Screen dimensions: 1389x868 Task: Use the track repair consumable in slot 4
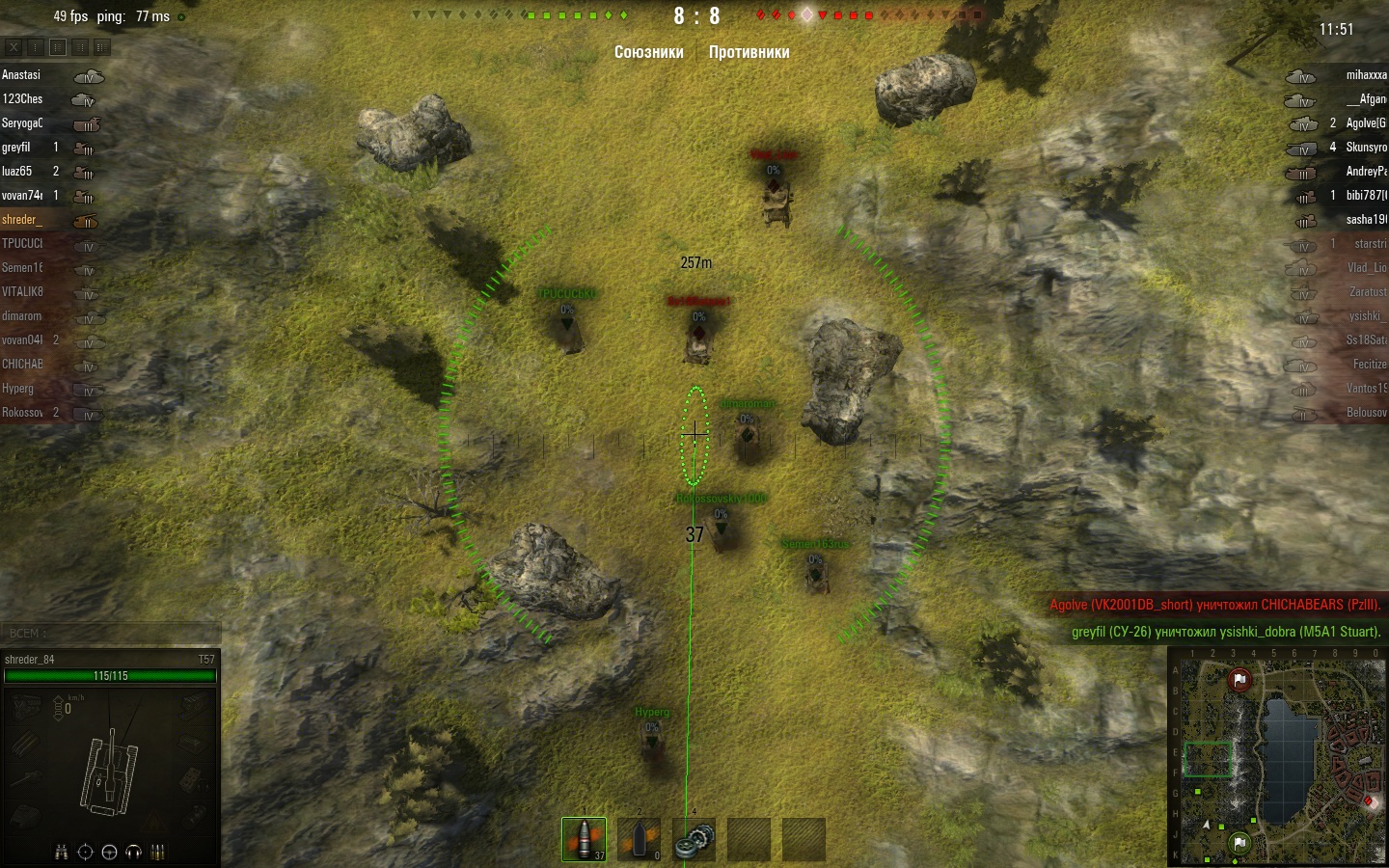694,839
